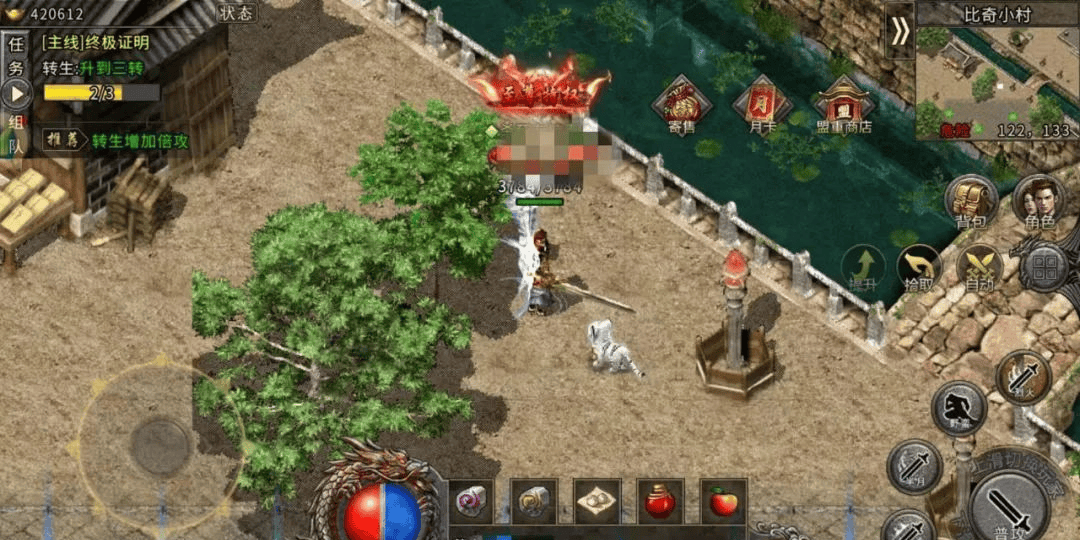The image size is (1080, 540).
Task: Switch to the 组队 team tab
Action: (x=15, y=134)
